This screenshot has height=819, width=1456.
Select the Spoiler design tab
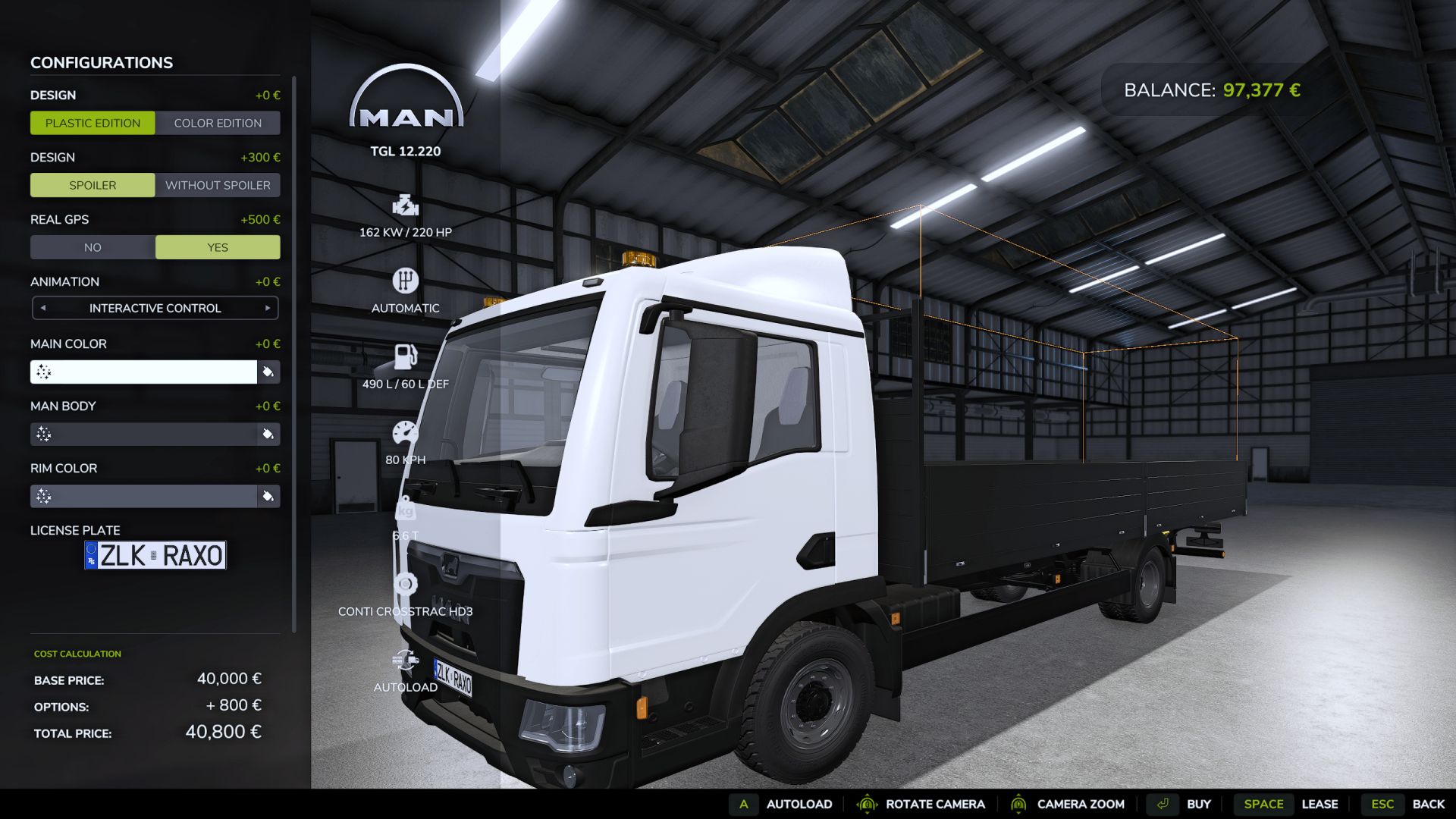pos(93,185)
